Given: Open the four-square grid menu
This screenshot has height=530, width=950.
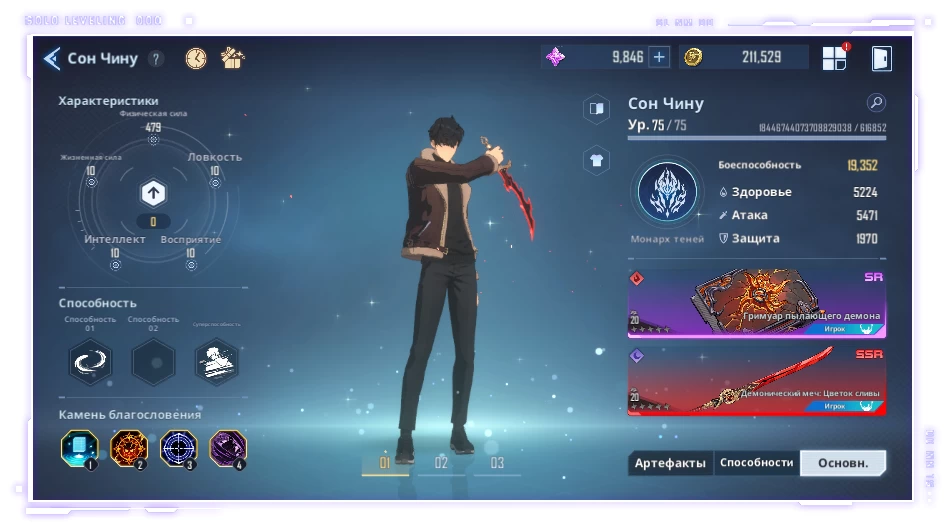Looking at the screenshot, I should tap(834, 58).
